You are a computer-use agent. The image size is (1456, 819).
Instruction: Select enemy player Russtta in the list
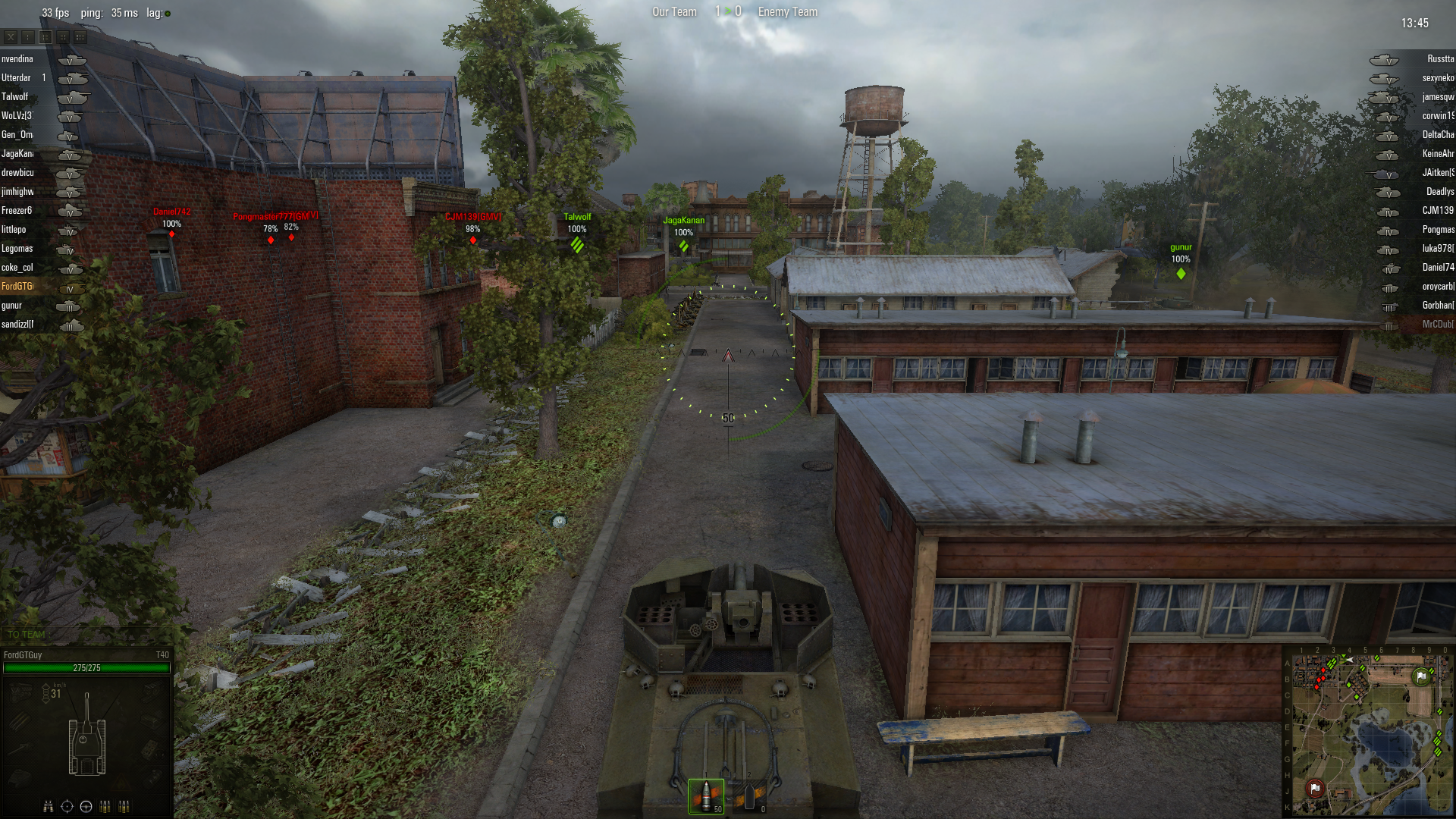pyautogui.click(x=1439, y=59)
